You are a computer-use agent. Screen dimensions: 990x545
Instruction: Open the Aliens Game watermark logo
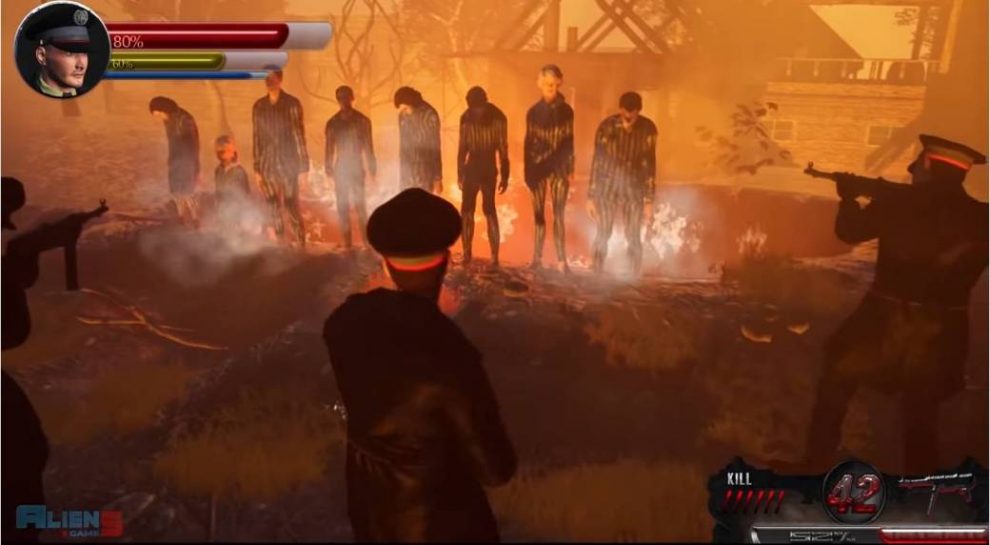(x=69, y=520)
